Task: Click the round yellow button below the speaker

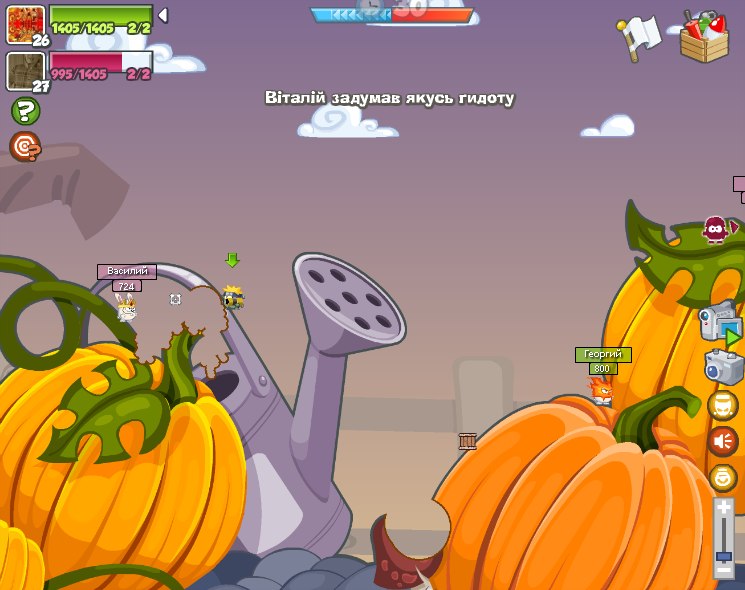Action: point(722,477)
